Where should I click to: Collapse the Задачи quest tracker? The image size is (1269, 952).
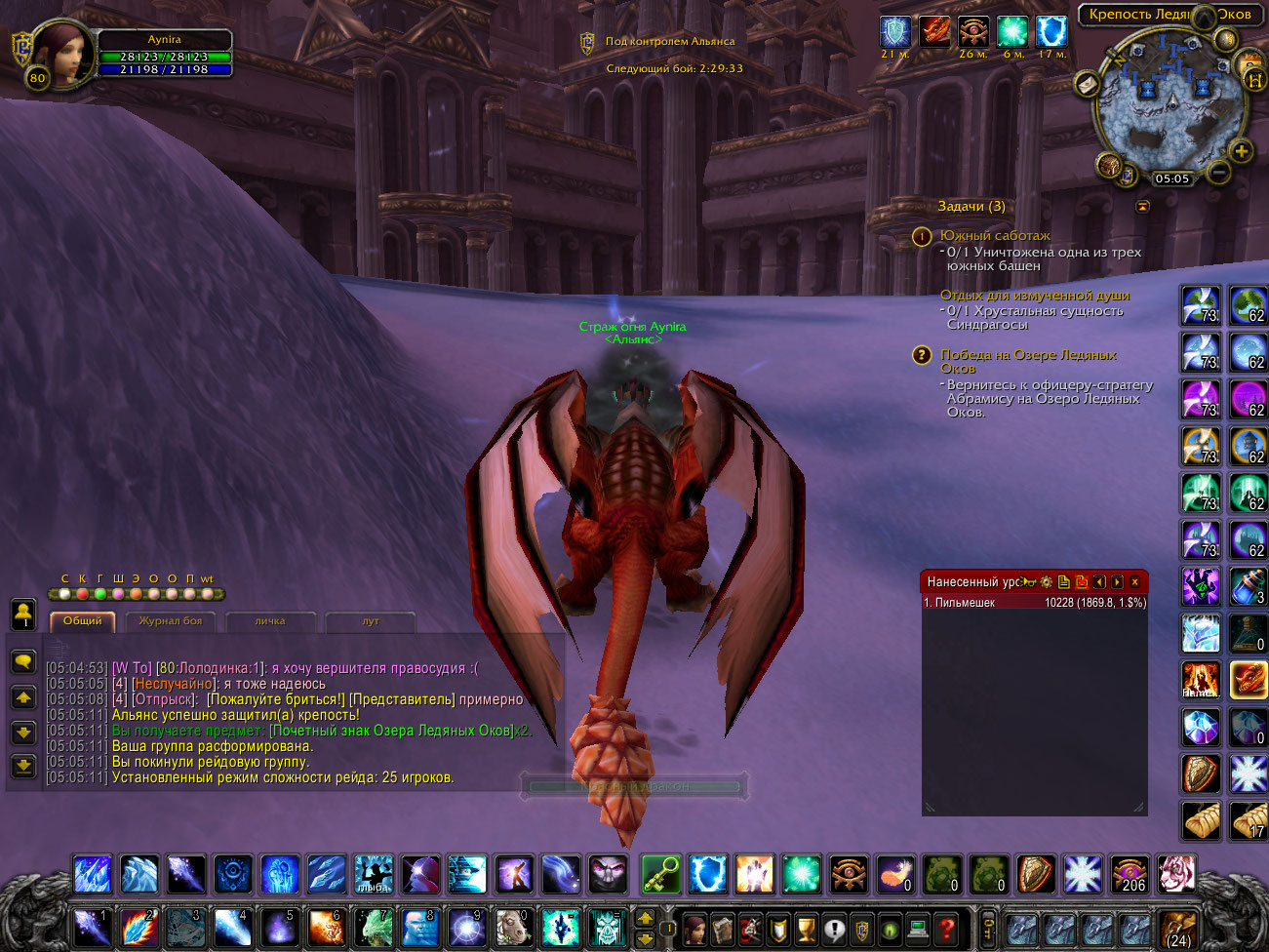tap(1142, 207)
